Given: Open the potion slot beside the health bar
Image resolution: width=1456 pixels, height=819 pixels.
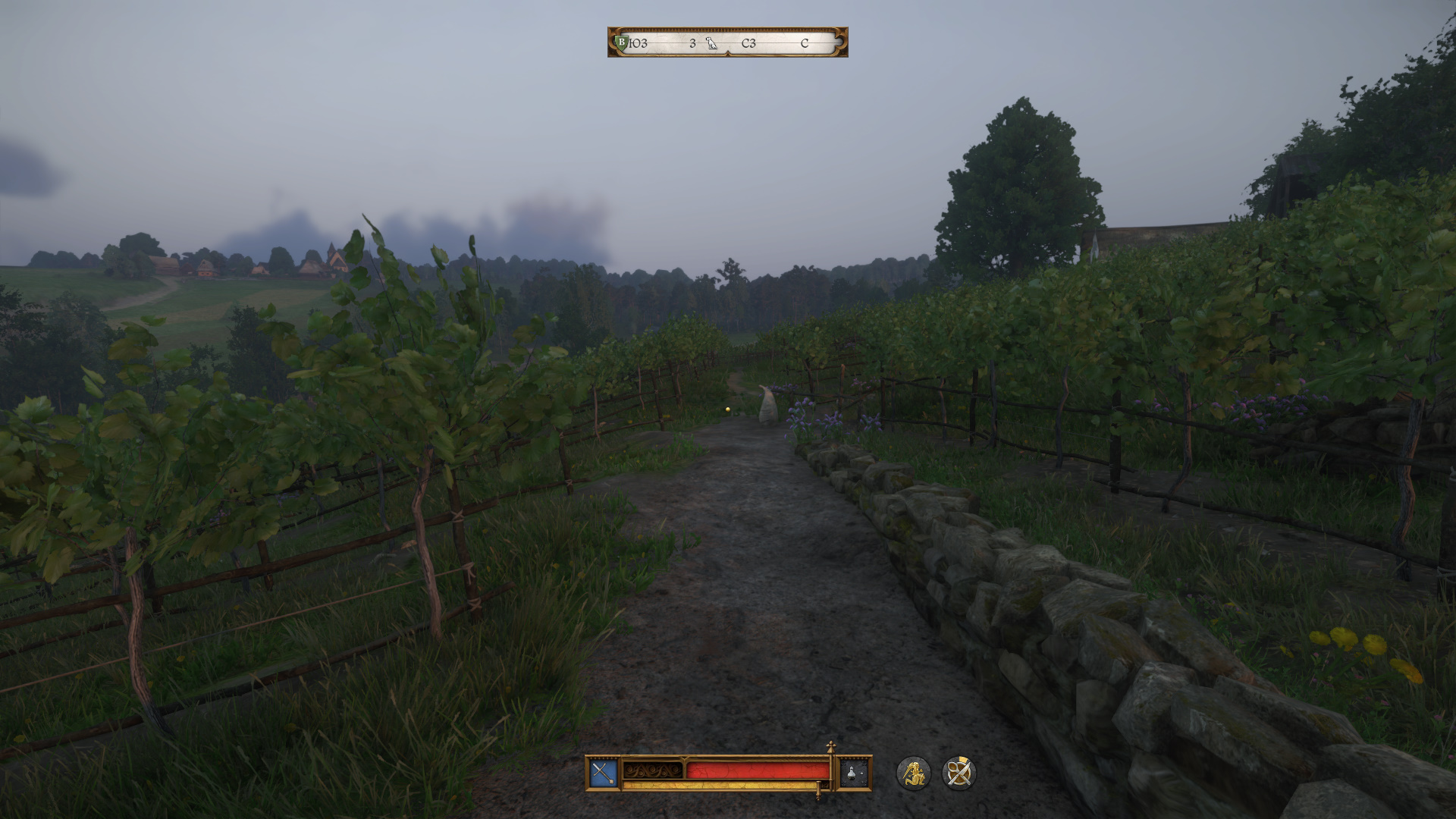Looking at the screenshot, I should (855, 773).
